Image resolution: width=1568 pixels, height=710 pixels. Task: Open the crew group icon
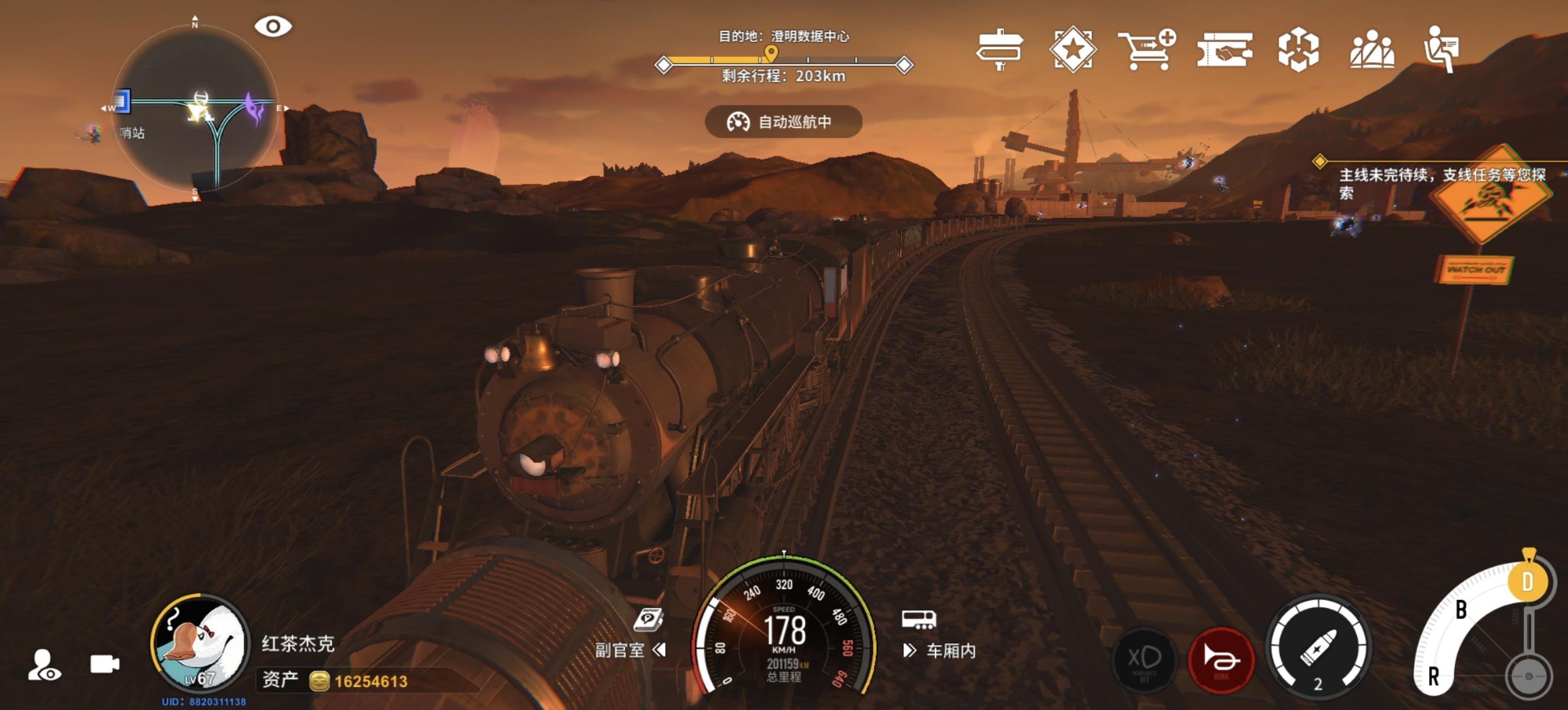(x=1371, y=50)
